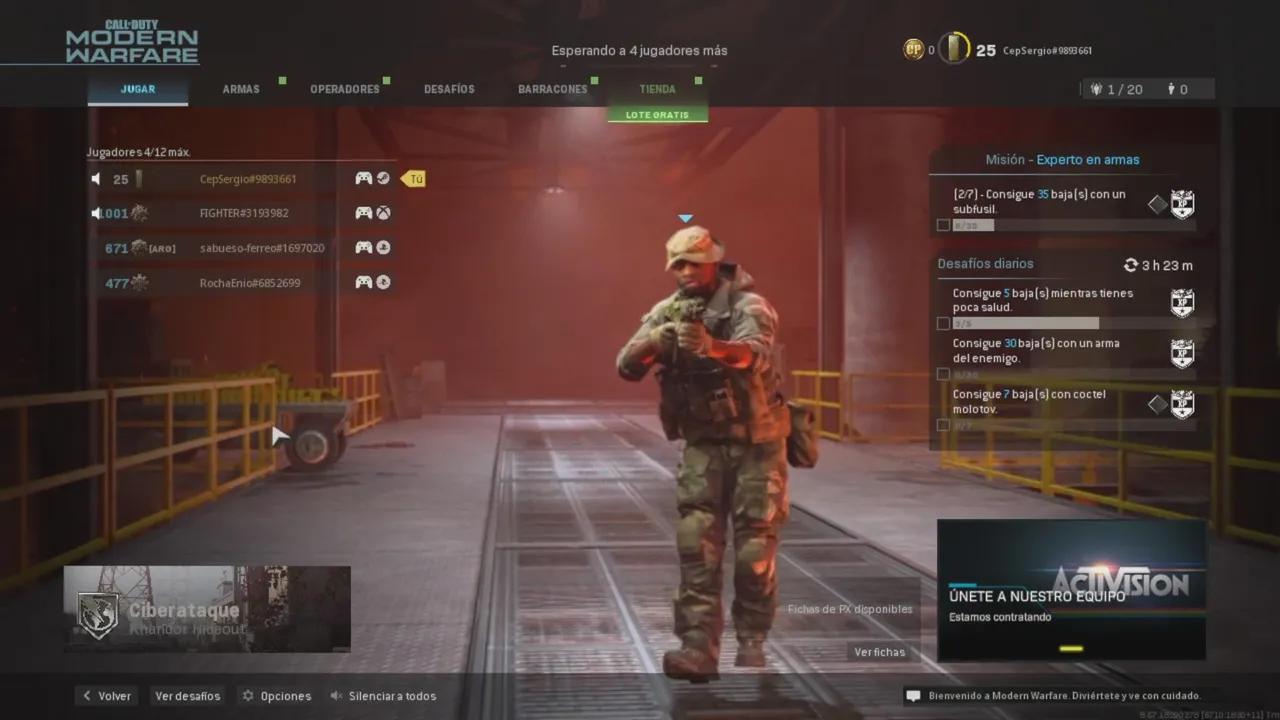Image resolution: width=1280 pixels, height=720 pixels.
Task: Mute the speaker icon next to CepSergio#9893661
Action: pos(94,178)
